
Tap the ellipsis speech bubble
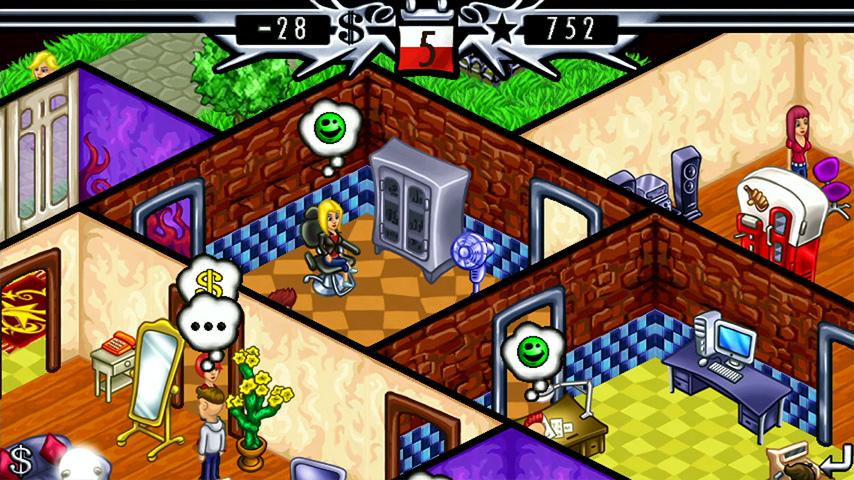point(210,325)
